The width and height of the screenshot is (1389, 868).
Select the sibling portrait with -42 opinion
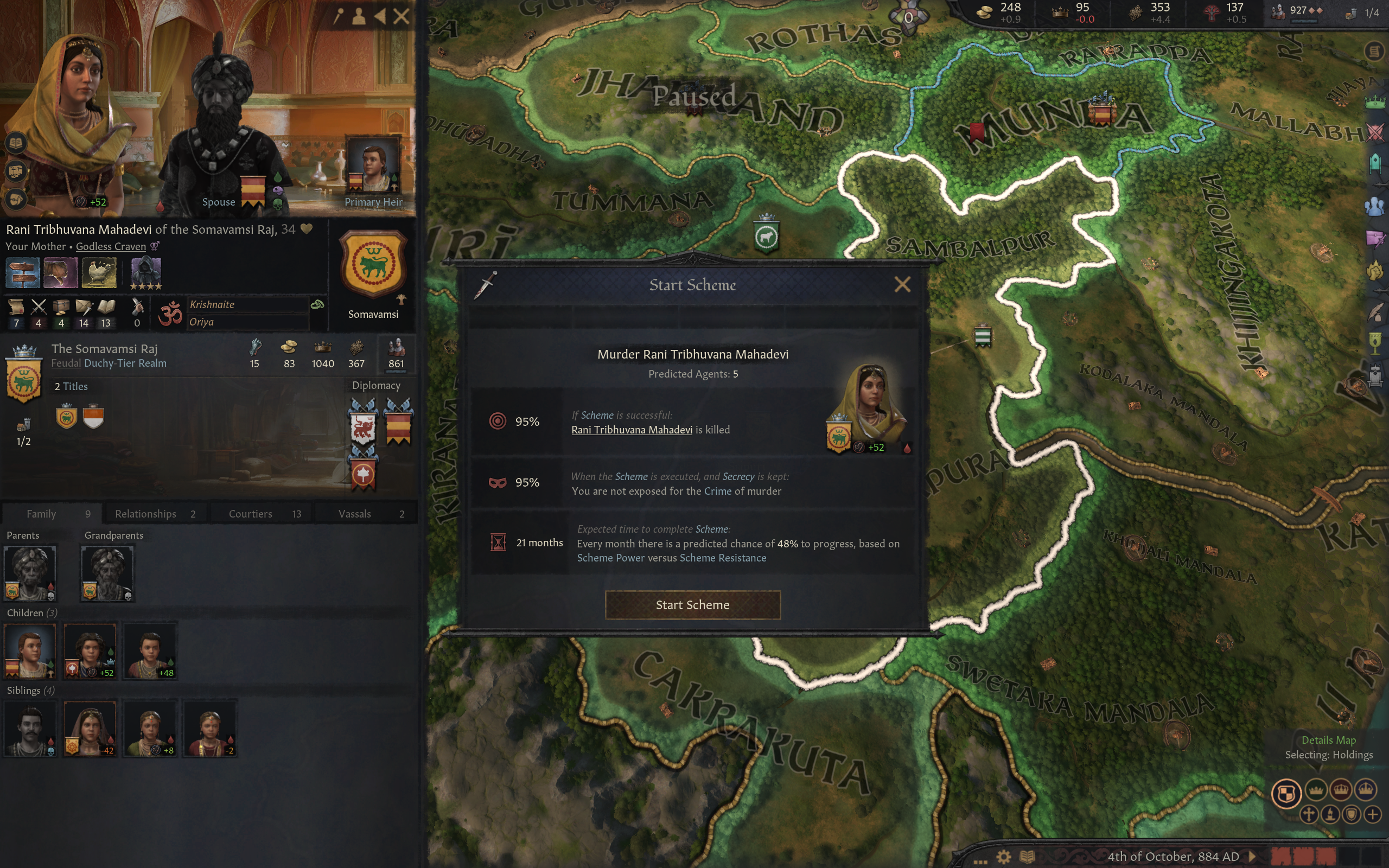90,728
